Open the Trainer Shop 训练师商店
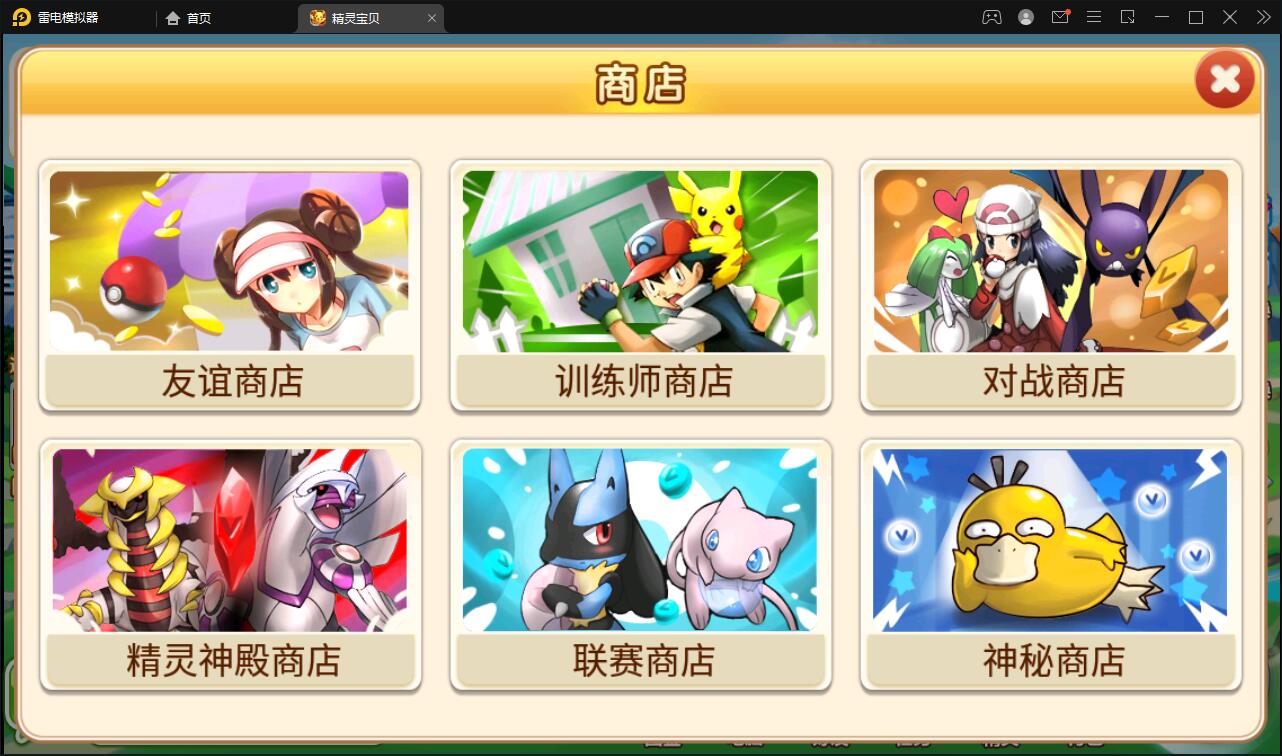 pos(640,287)
